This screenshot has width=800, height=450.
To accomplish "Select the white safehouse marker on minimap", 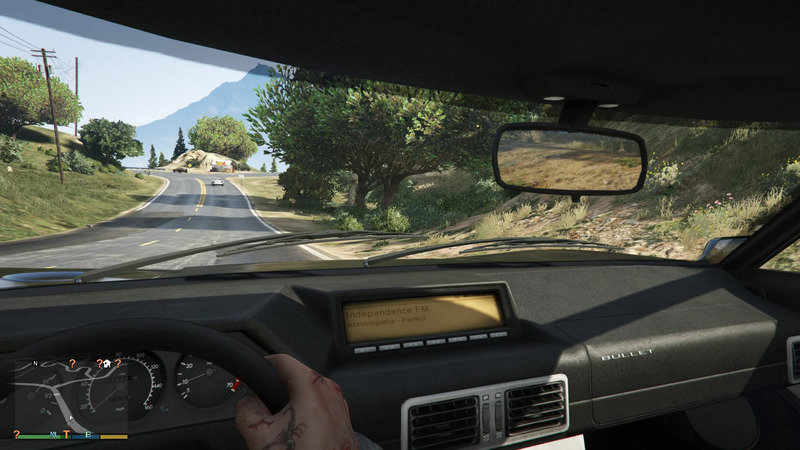I will click(105, 365).
